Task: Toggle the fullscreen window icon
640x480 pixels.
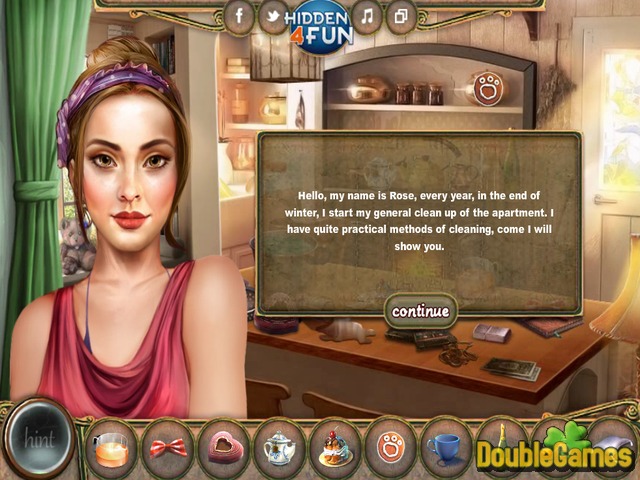Action: pos(401,15)
